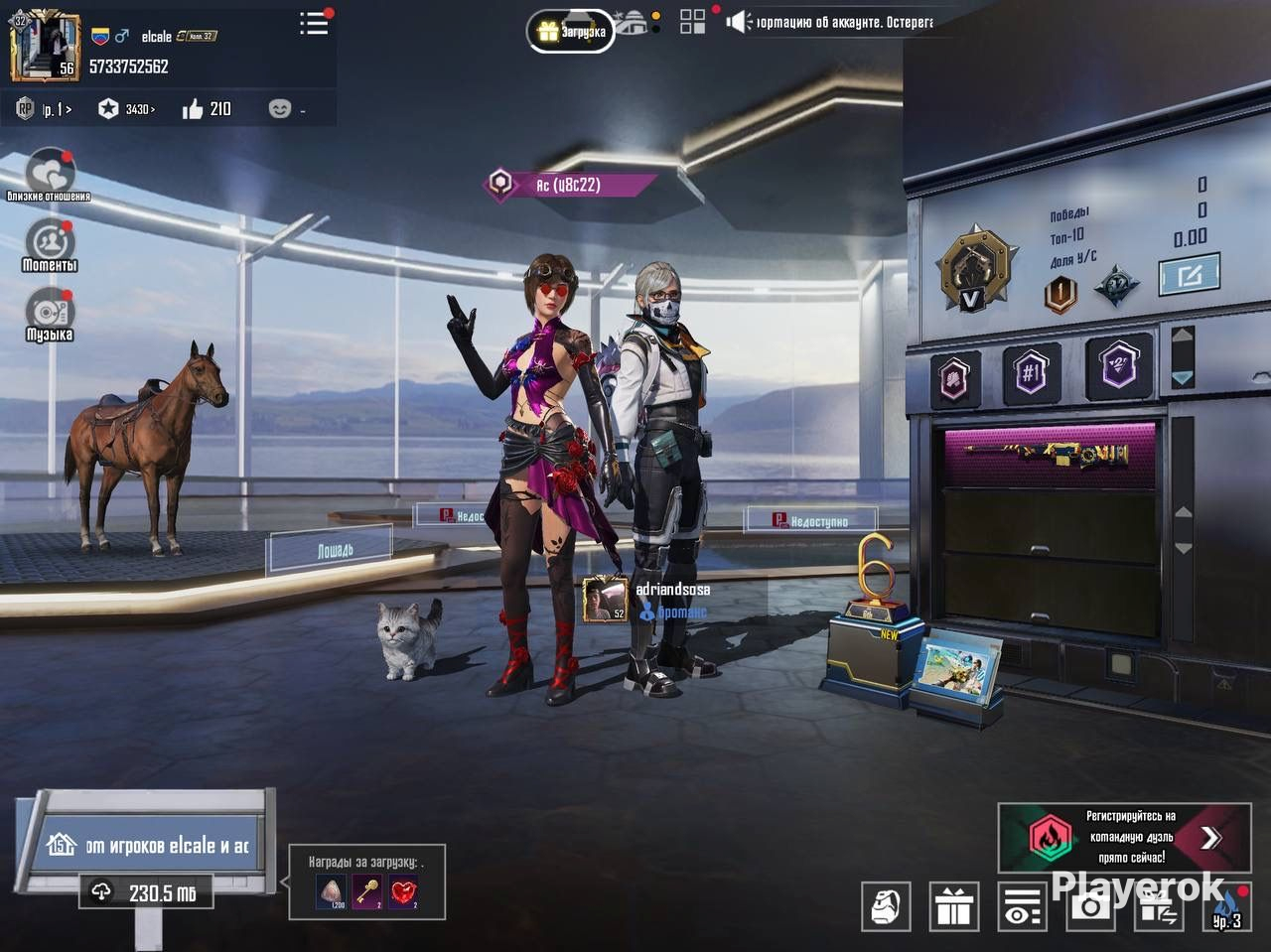The width and height of the screenshot is (1271, 952).
Task: Take a screenshot with camera button
Action: tap(1090, 906)
